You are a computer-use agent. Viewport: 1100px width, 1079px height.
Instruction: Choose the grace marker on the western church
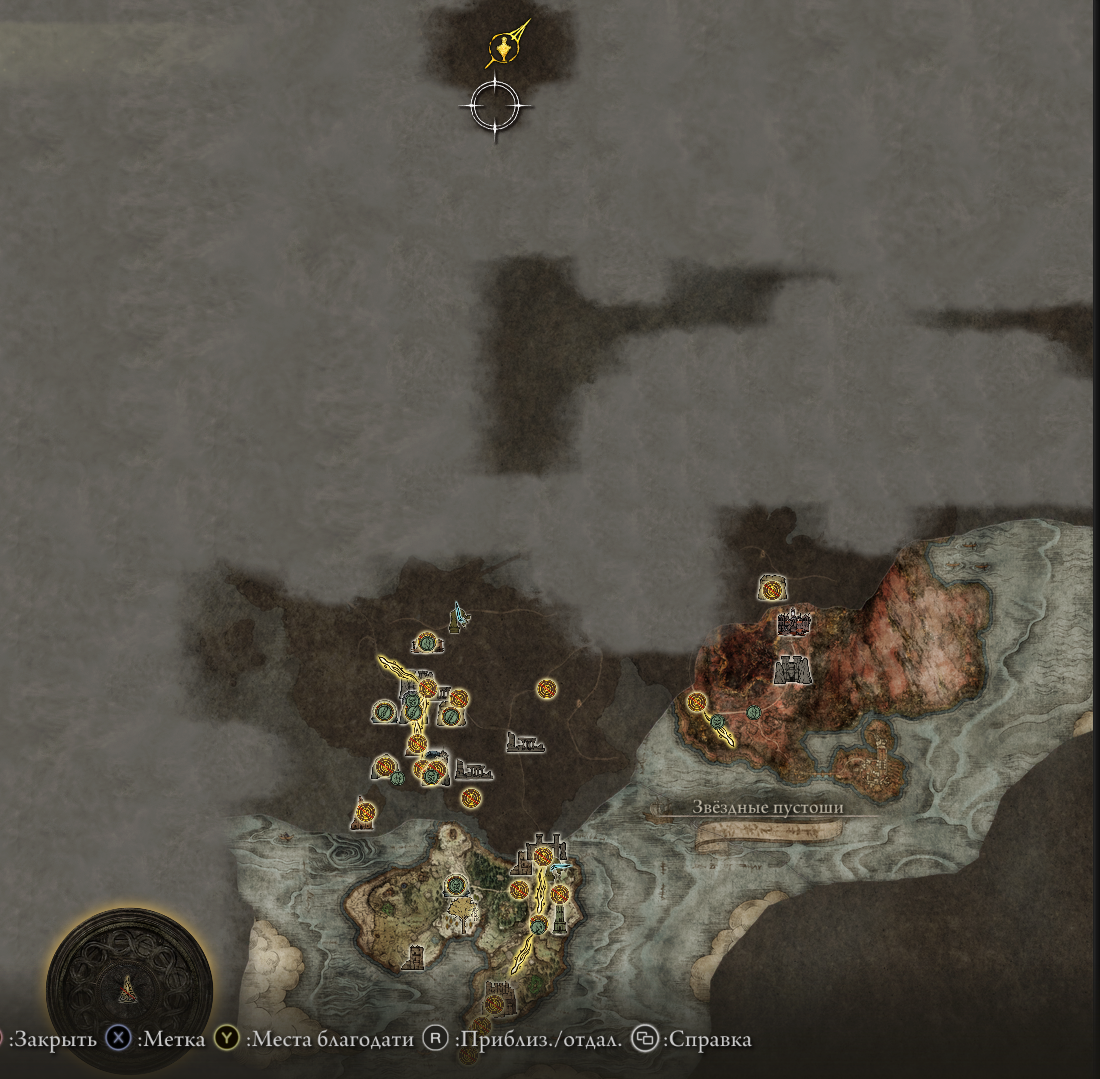[364, 812]
